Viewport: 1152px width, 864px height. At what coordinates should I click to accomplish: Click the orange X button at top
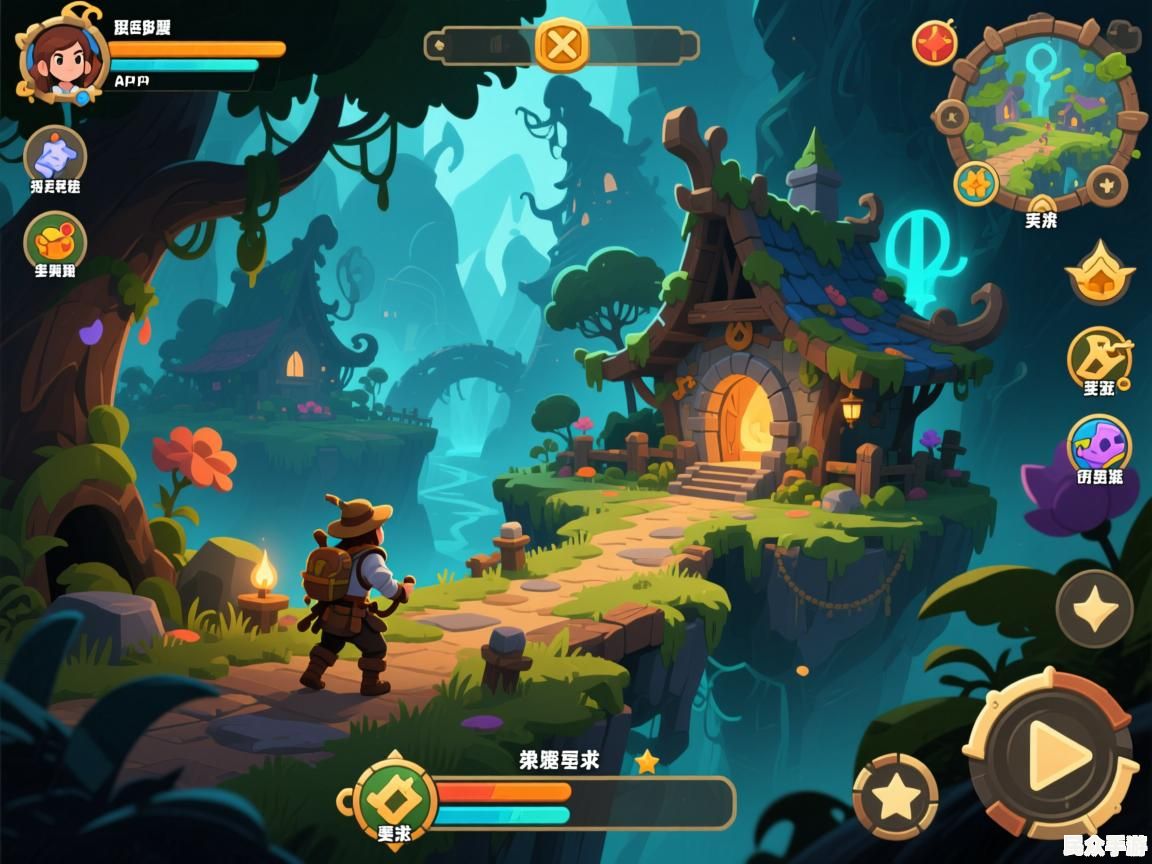click(562, 45)
